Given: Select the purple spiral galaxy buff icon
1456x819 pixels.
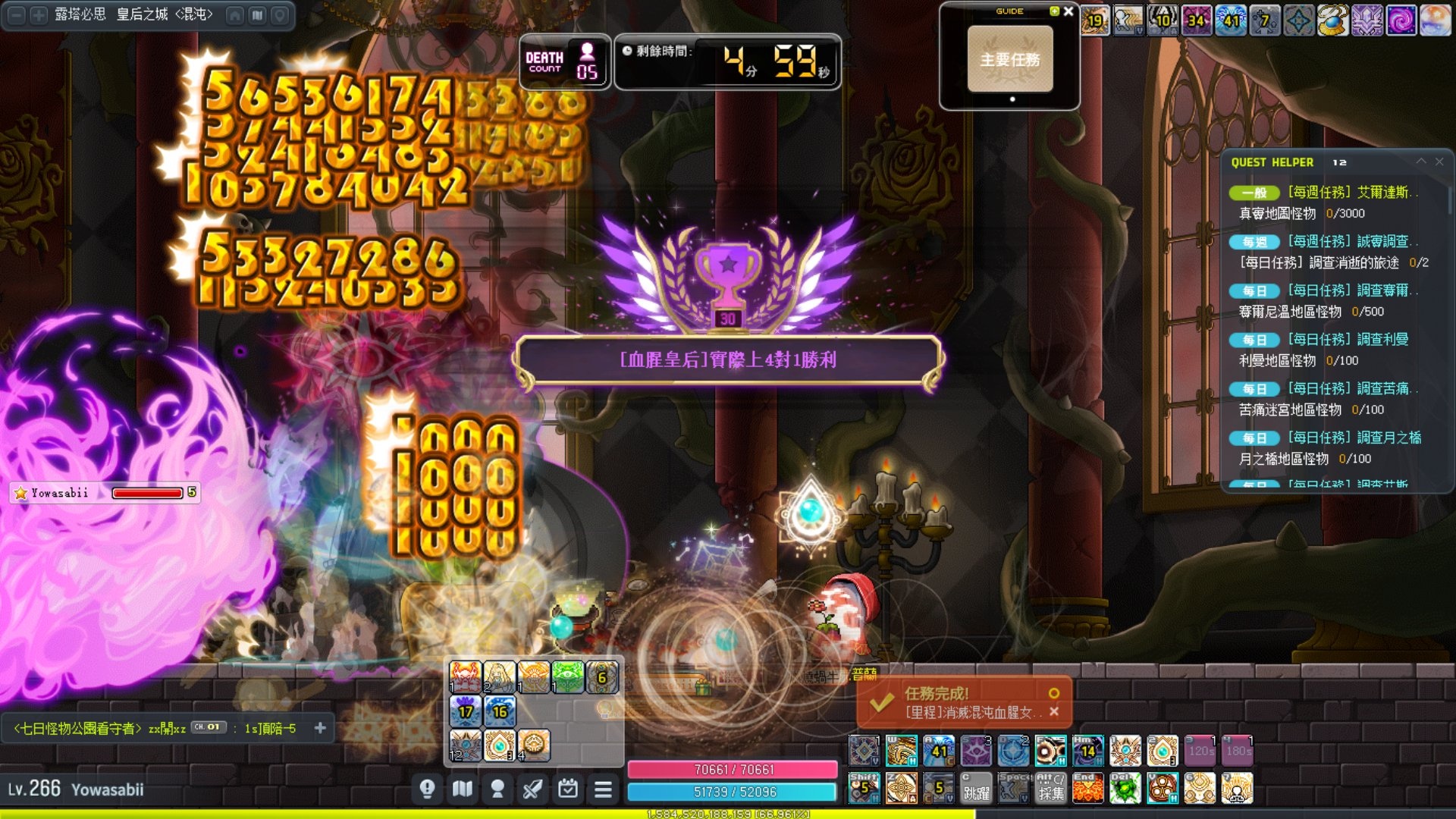Looking at the screenshot, I should (1401, 20).
